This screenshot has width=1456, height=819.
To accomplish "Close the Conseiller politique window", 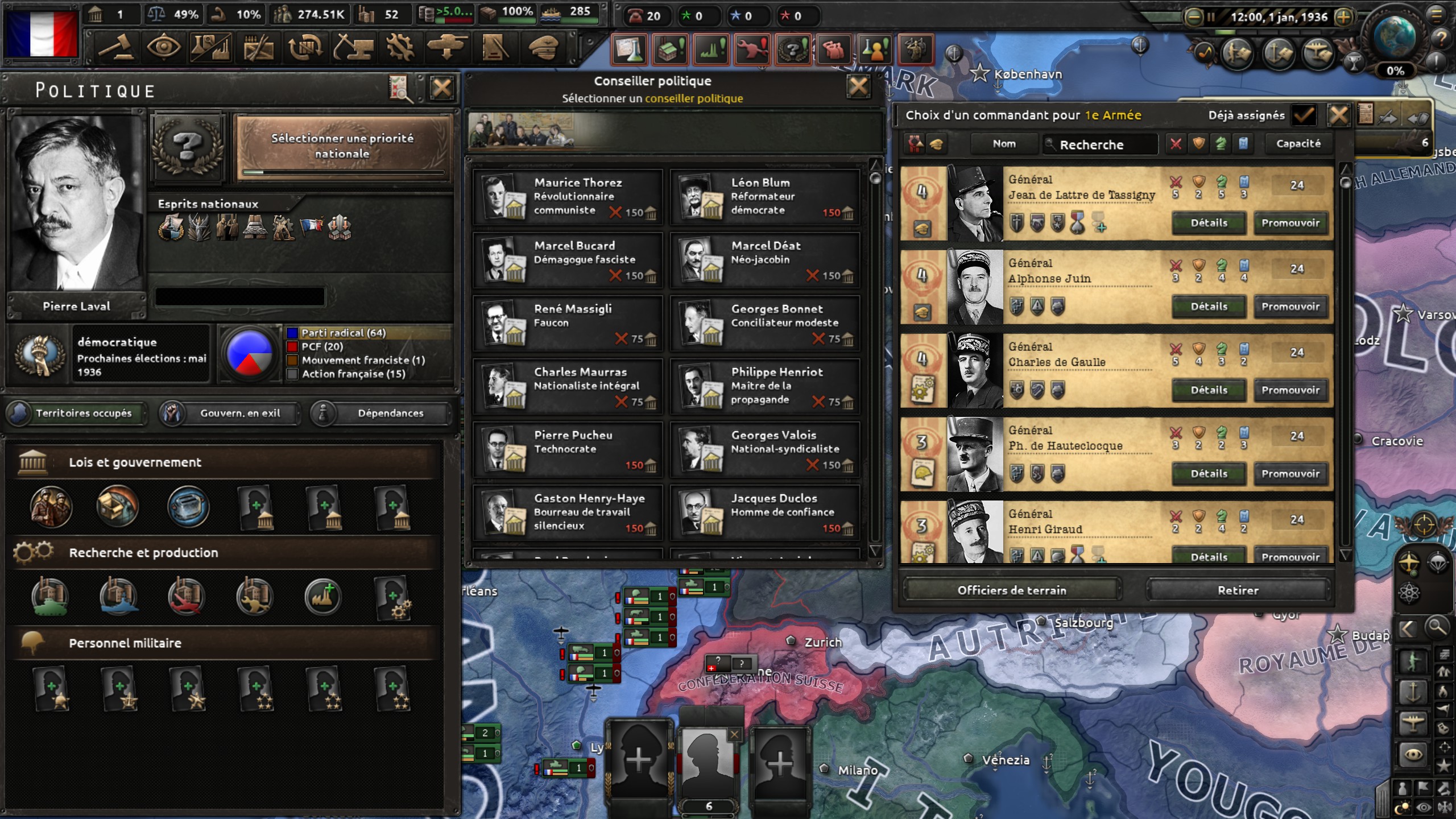I will click(x=858, y=86).
